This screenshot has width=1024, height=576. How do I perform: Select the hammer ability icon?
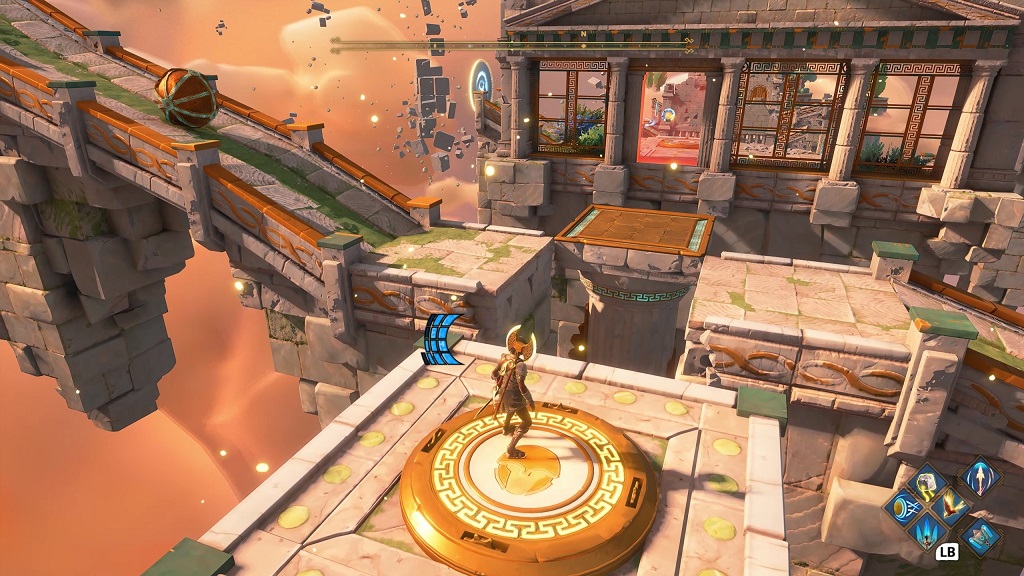tap(979, 536)
